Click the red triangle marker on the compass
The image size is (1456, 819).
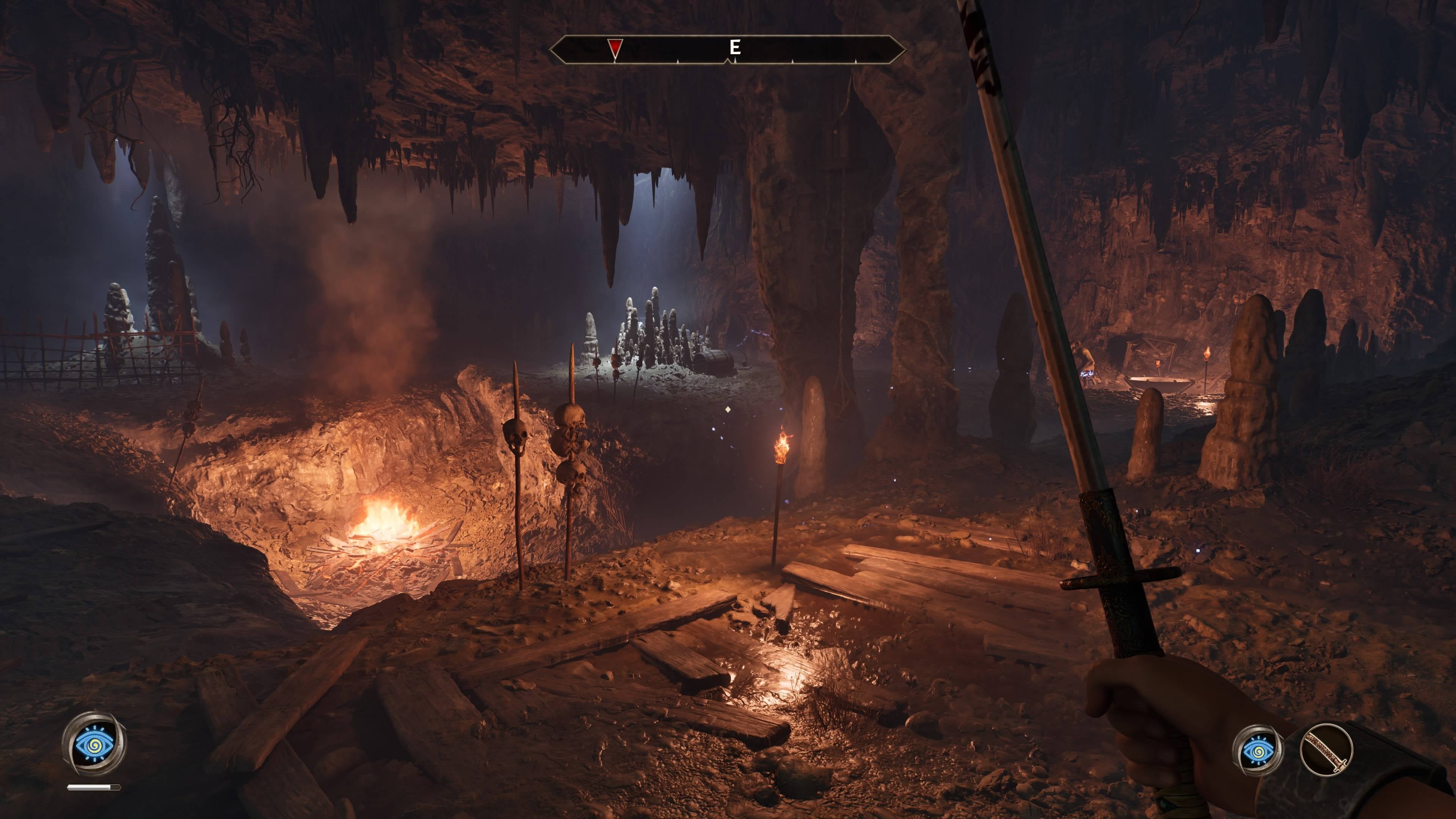click(614, 47)
